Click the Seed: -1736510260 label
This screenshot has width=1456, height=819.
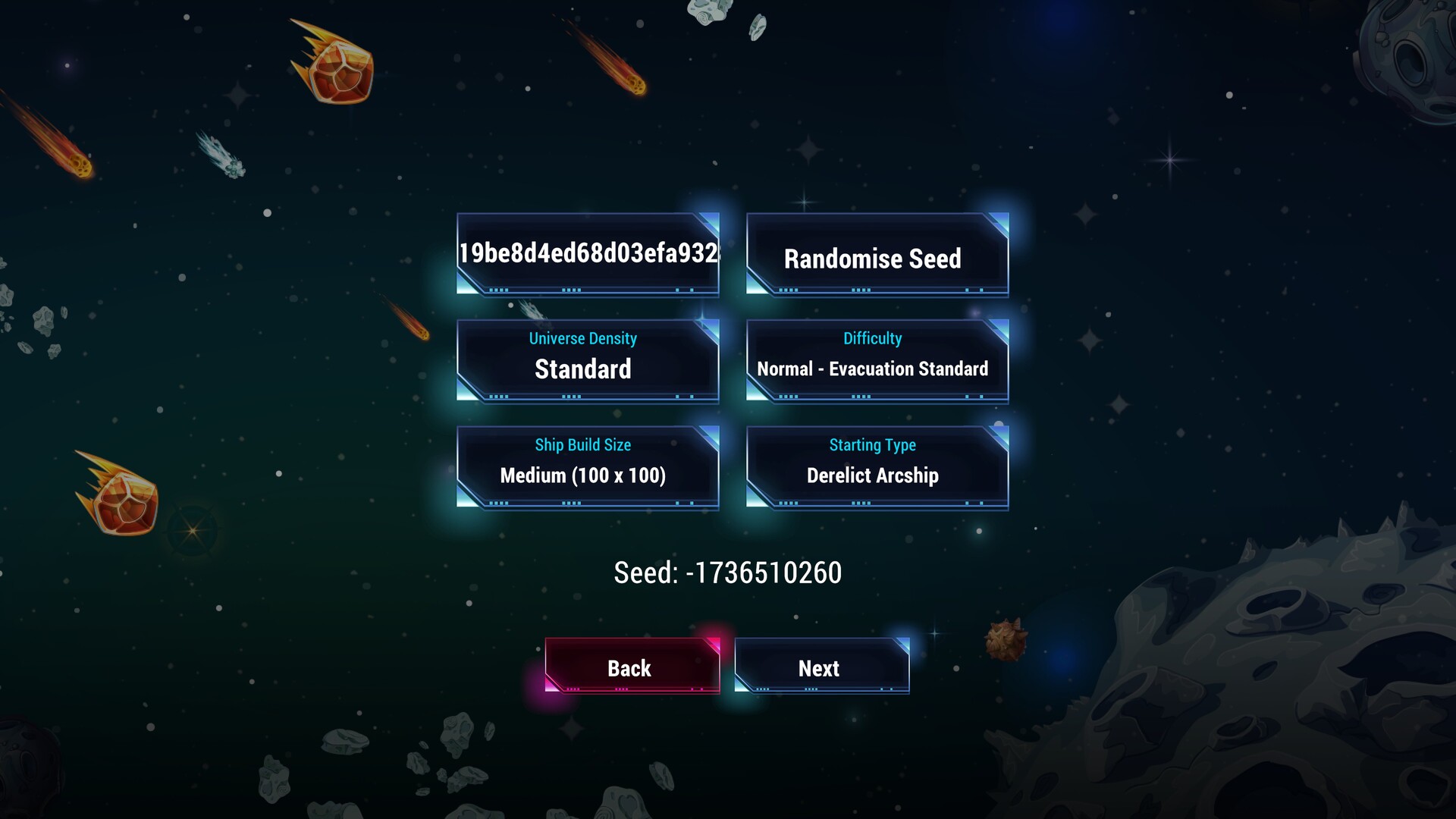tap(726, 573)
